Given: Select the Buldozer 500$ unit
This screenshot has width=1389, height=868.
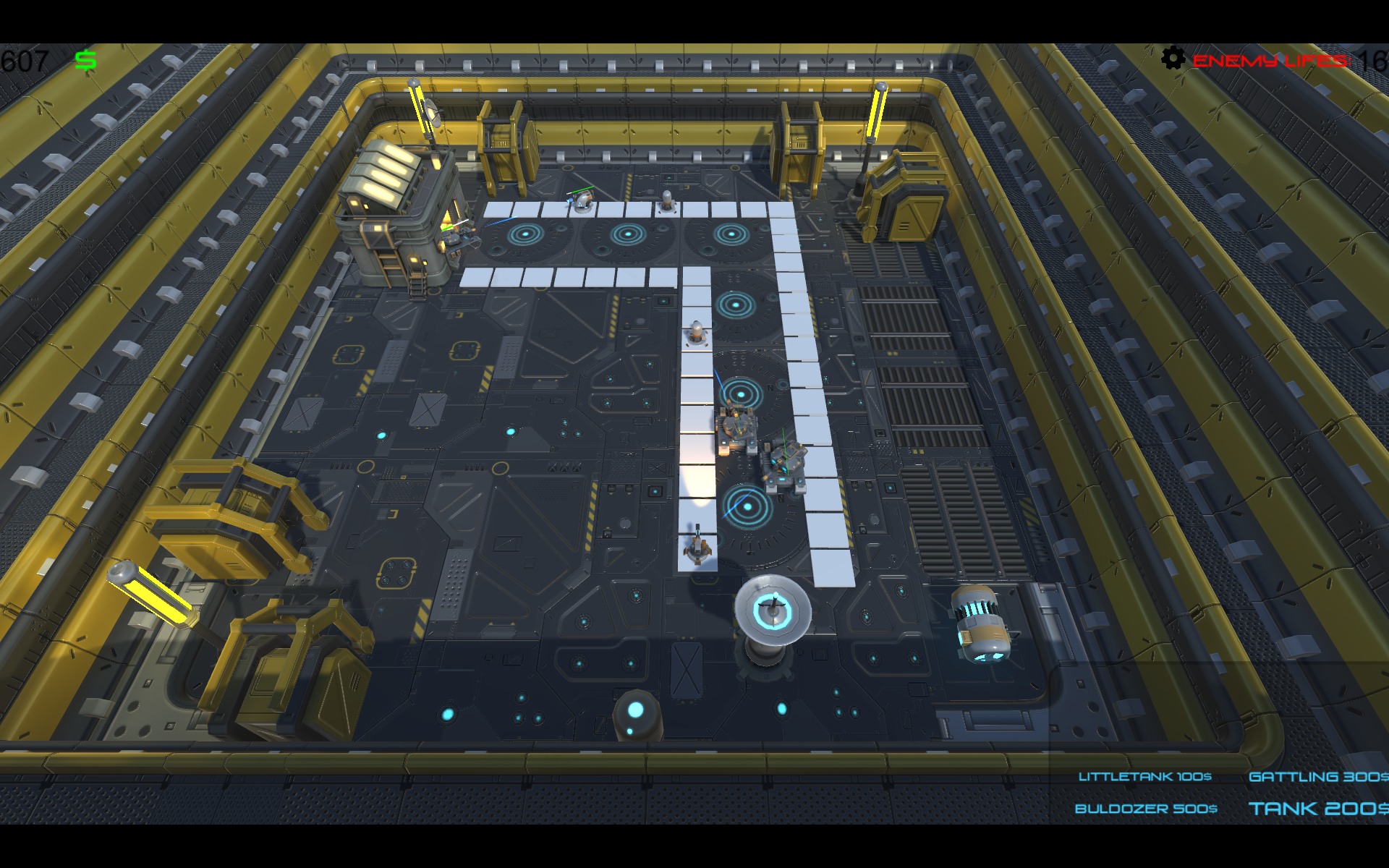Looking at the screenshot, I should point(1146,808).
